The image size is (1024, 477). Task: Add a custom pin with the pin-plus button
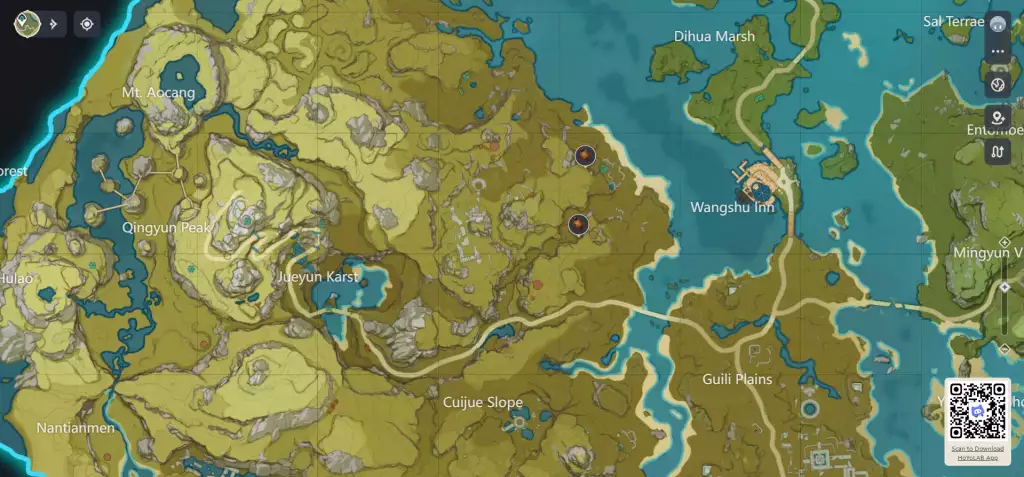click(998, 118)
